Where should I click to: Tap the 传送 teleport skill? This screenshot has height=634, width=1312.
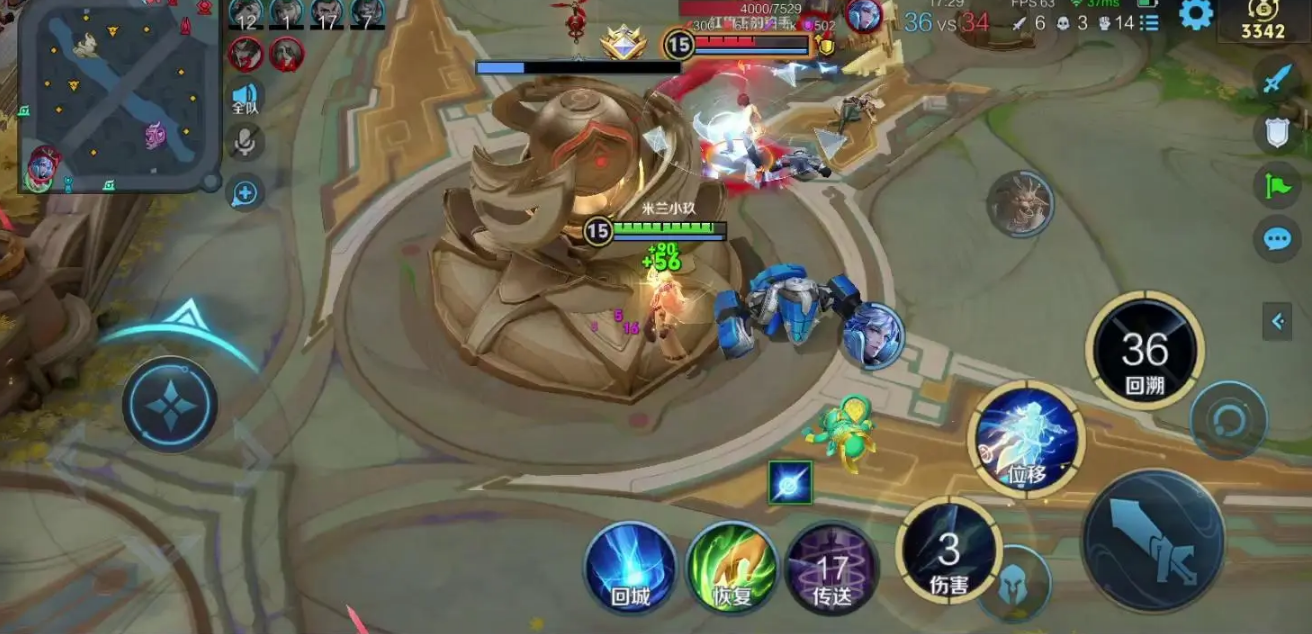coord(832,570)
